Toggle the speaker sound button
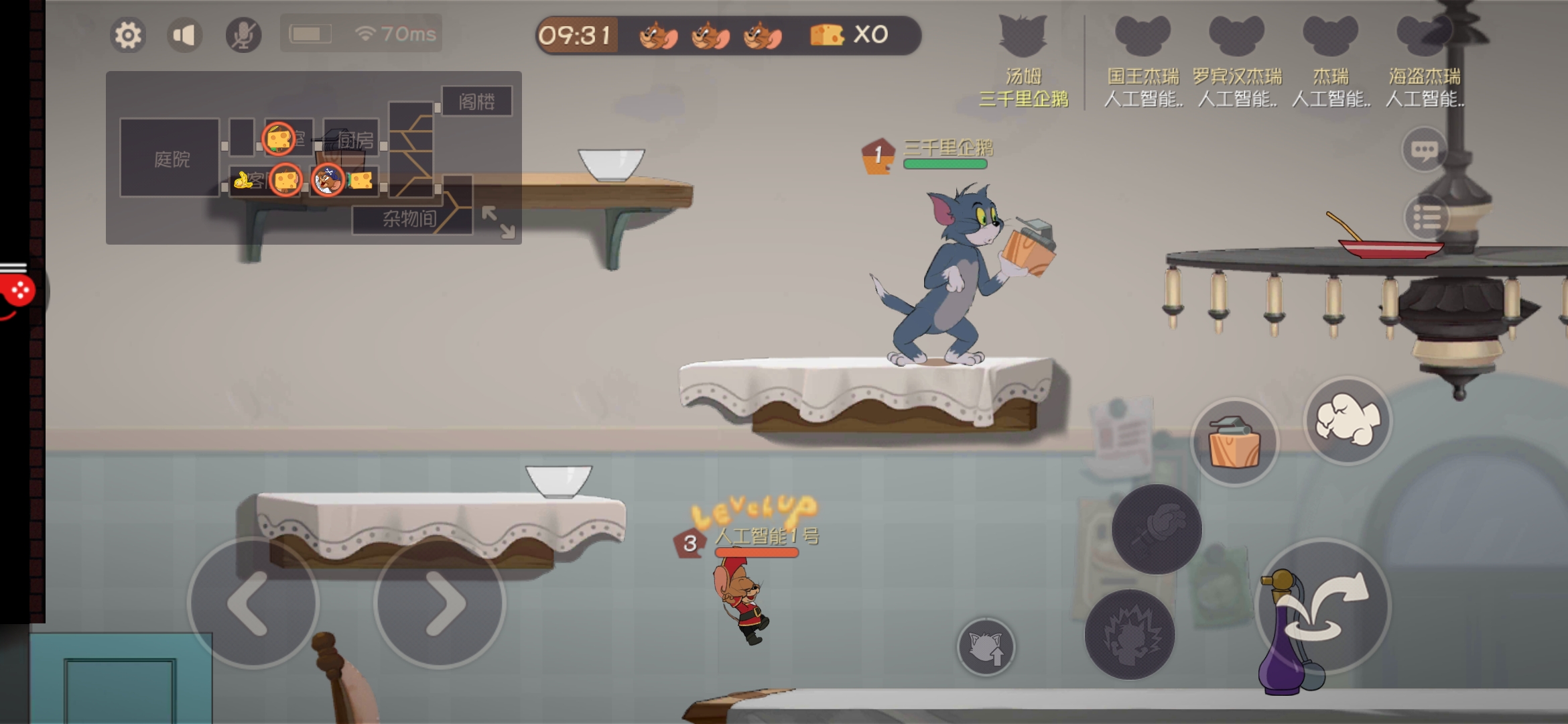The width and height of the screenshot is (1568, 724). point(184,35)
